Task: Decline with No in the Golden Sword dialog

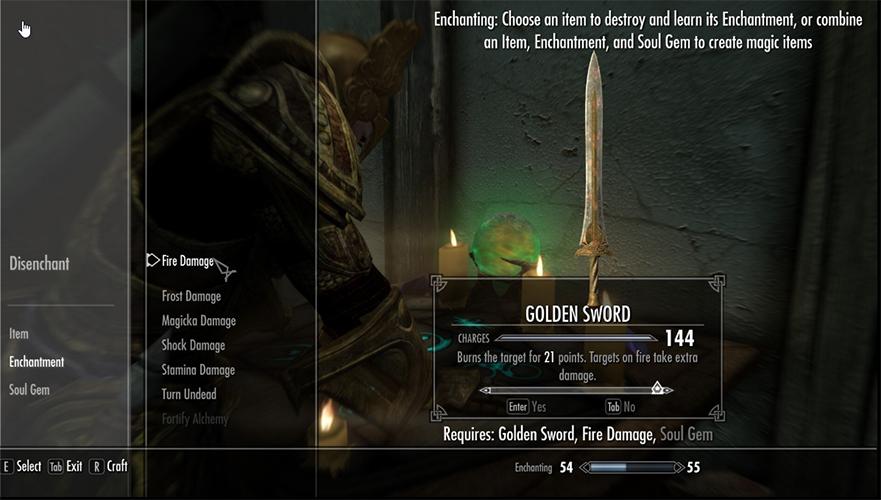Action: pos(621,407)
